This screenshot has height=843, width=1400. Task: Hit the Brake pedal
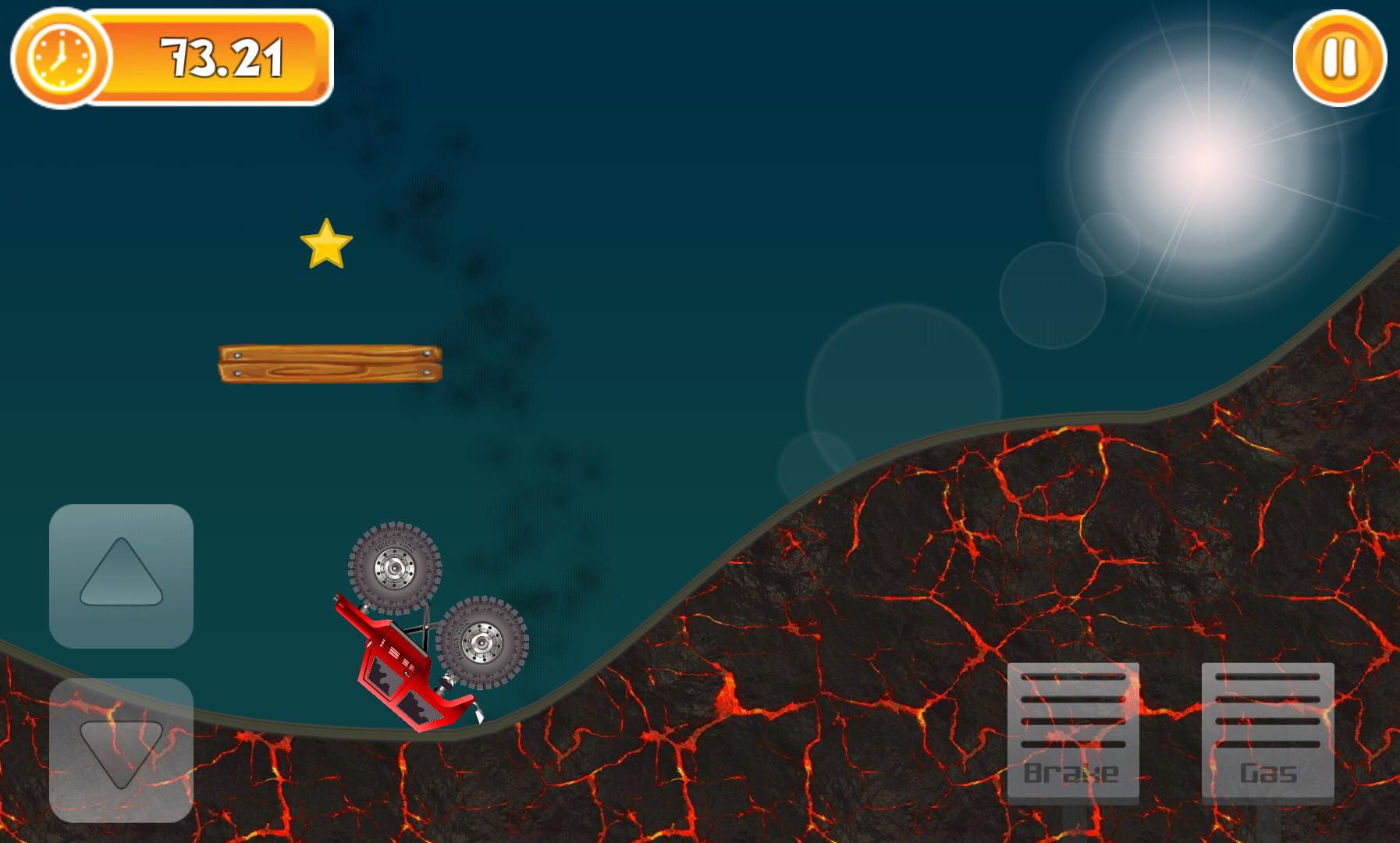[1073, 732]
